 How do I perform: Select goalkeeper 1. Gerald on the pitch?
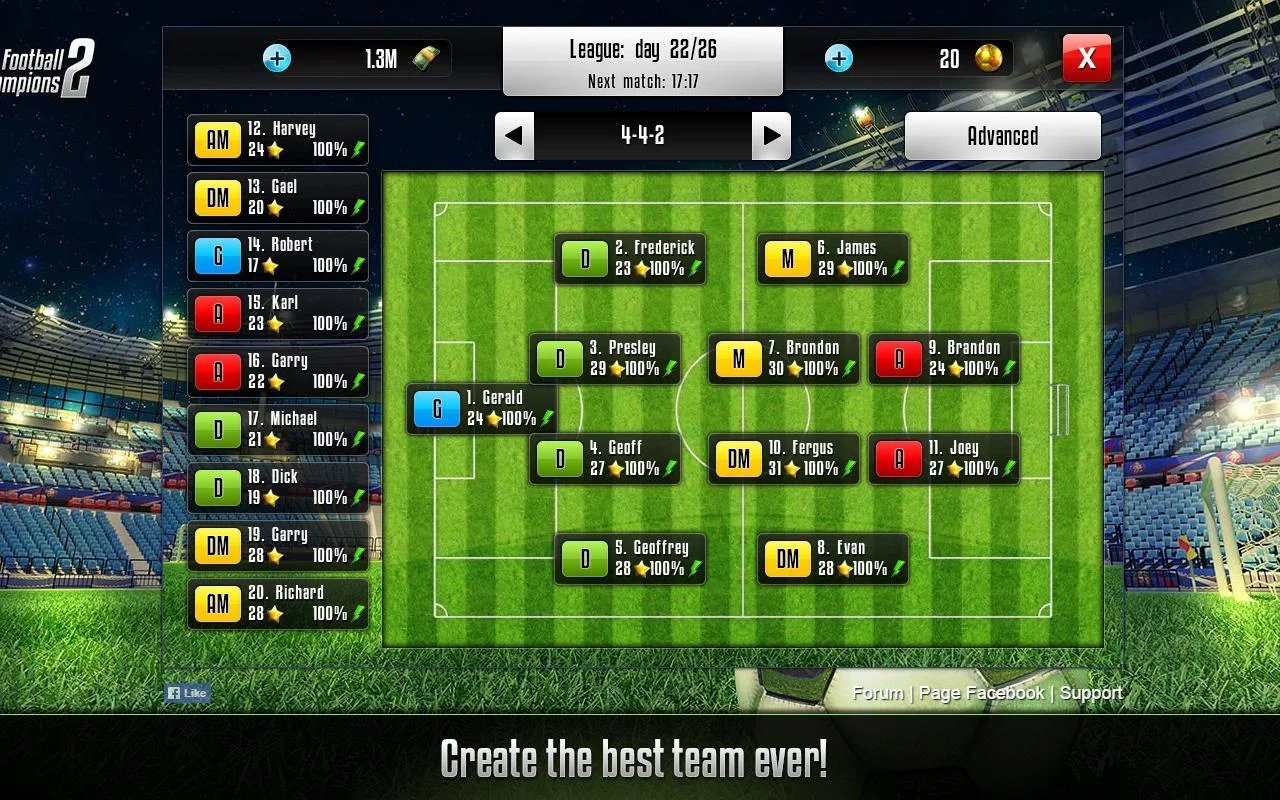[x=481, y=409]
